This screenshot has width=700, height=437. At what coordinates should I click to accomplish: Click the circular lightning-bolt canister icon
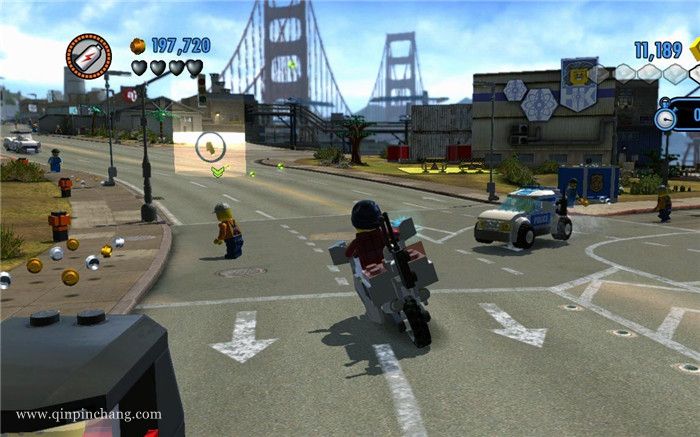[x=88, y=56]
